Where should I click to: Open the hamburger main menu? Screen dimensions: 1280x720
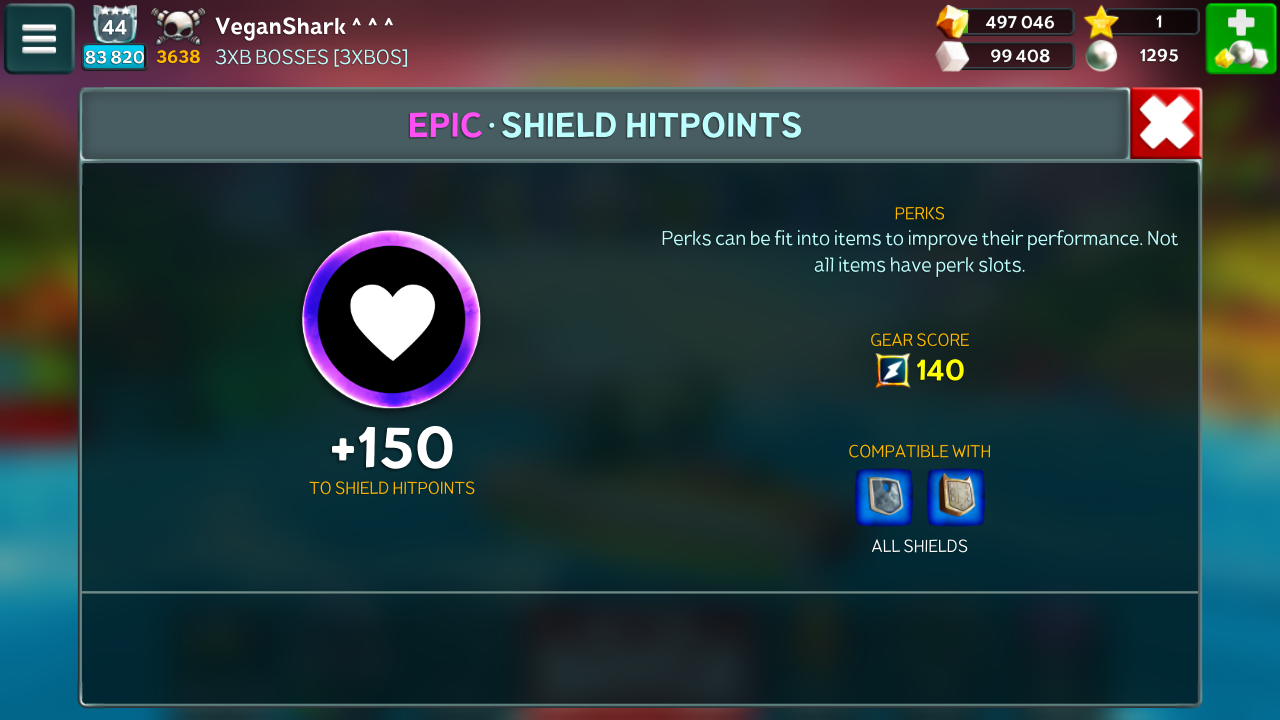[39, 39]
